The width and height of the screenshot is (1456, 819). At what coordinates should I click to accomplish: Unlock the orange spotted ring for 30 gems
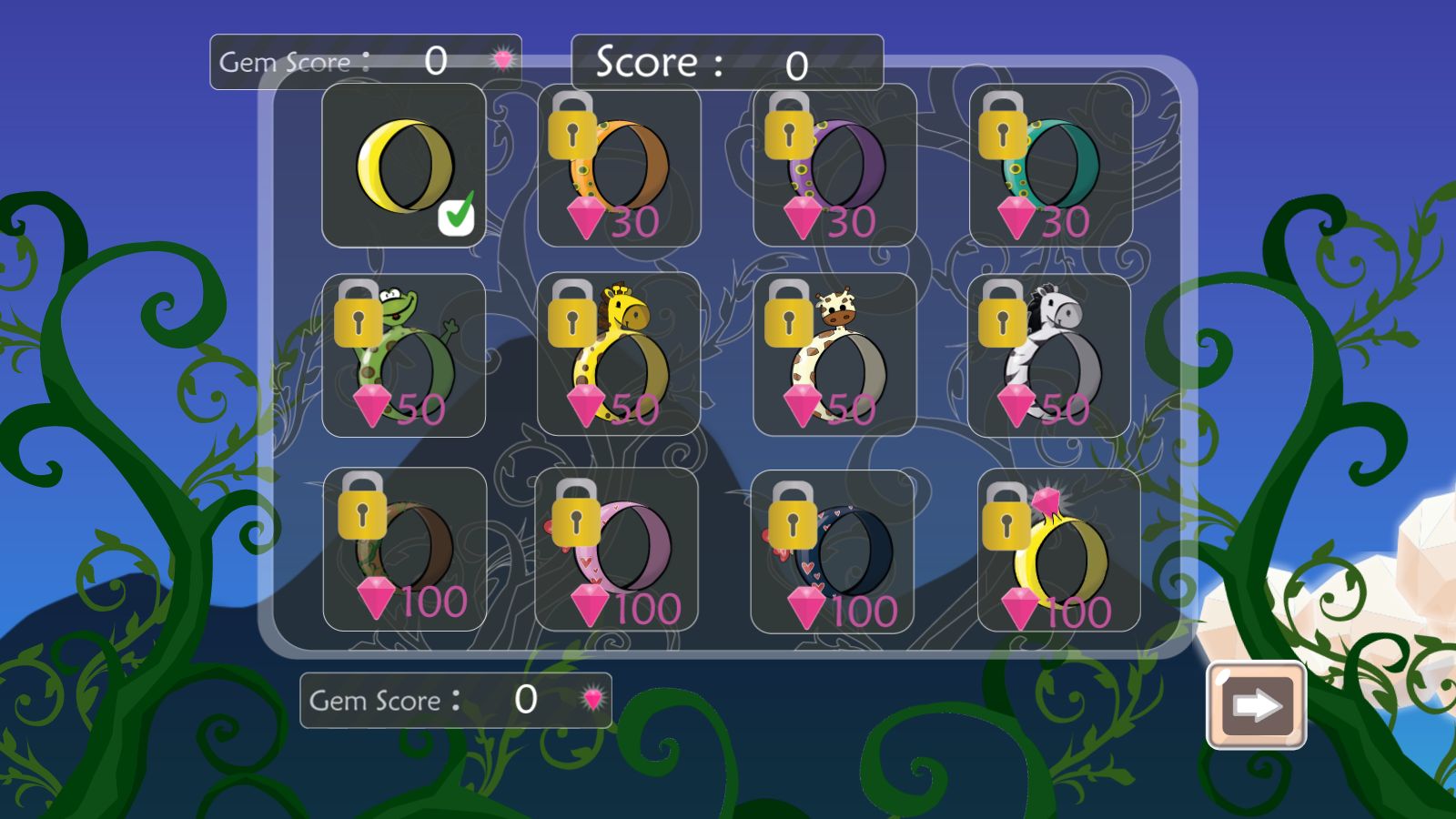619,166
